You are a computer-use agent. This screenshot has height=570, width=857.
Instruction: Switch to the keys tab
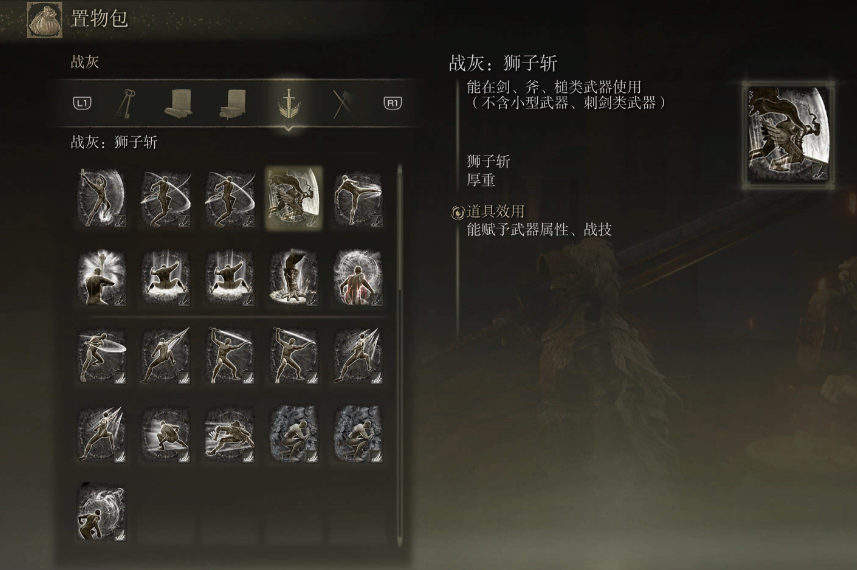tap(129, 102)
